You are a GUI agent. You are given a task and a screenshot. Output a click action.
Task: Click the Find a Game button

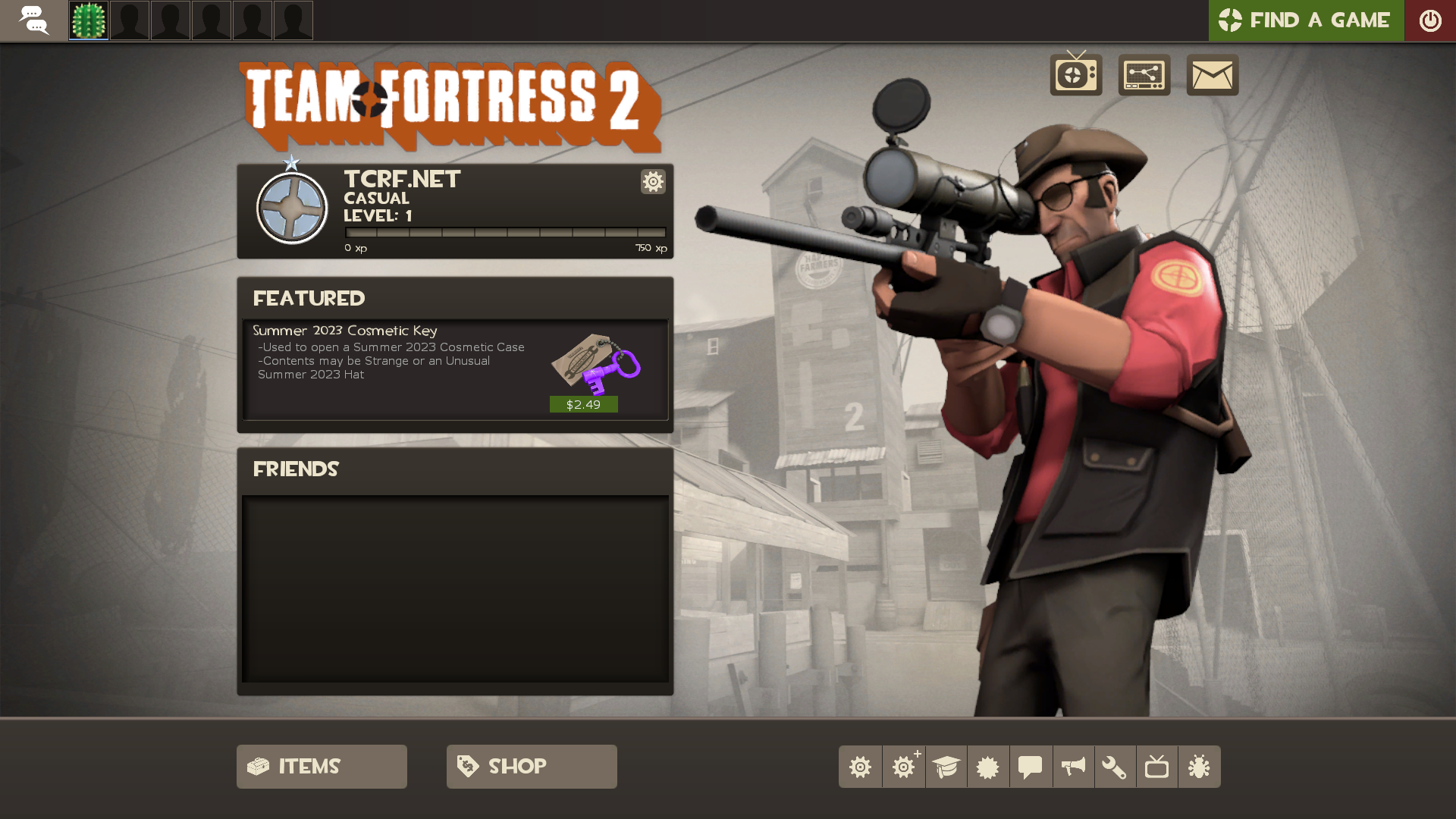(1305, 20)
